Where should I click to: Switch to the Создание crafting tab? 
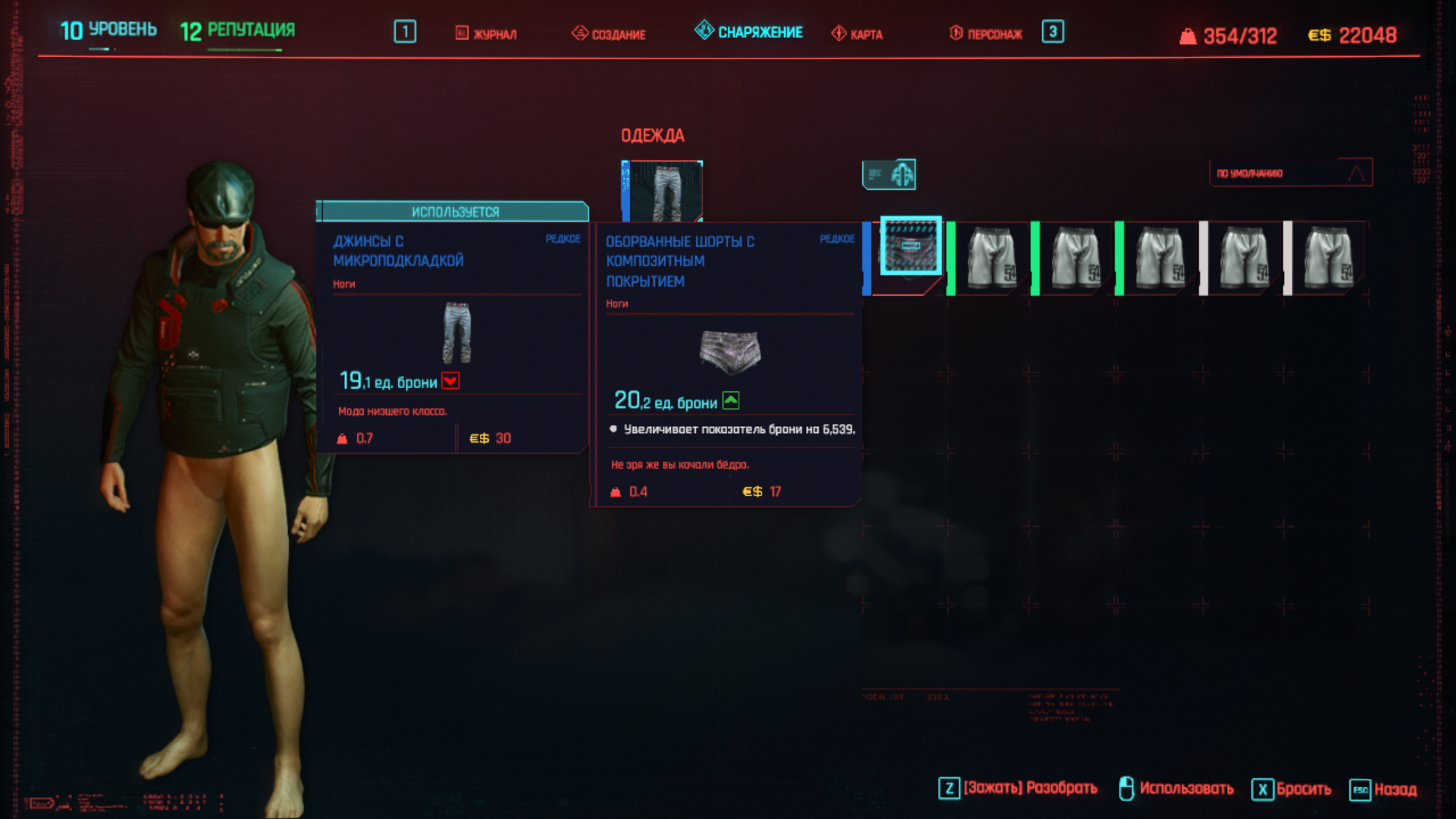[609, 33]
